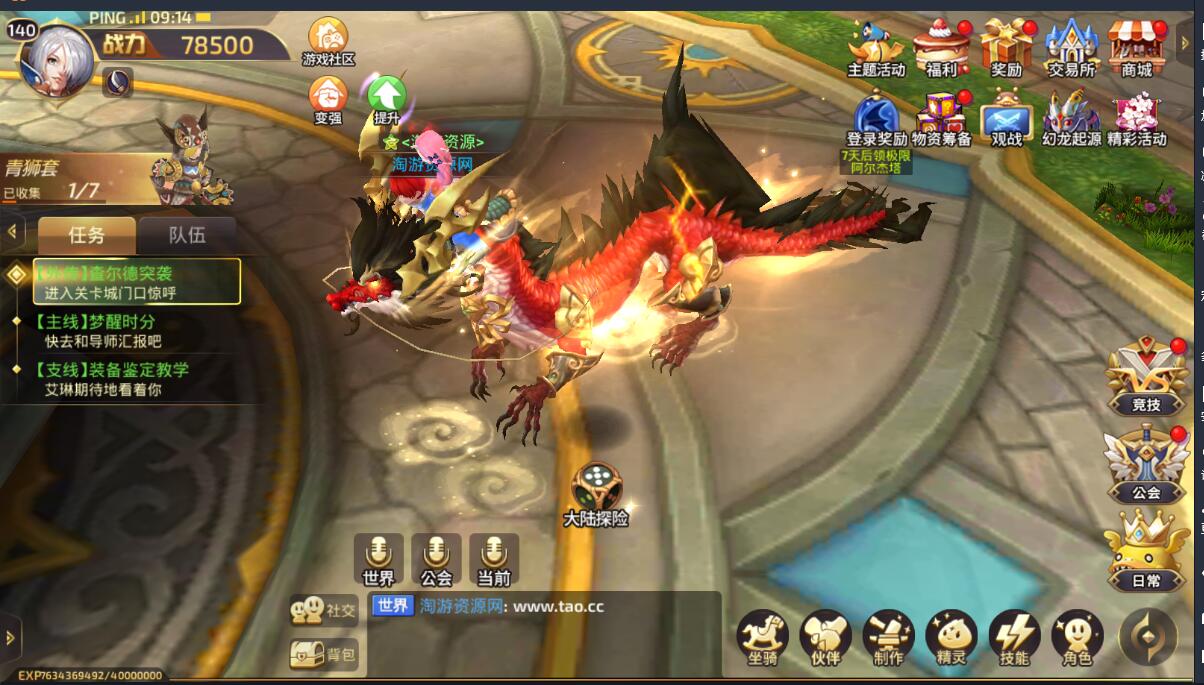Open the 坐骑 mount menu
This screenshot has width=1204, height=685.
tap(762, 637)
